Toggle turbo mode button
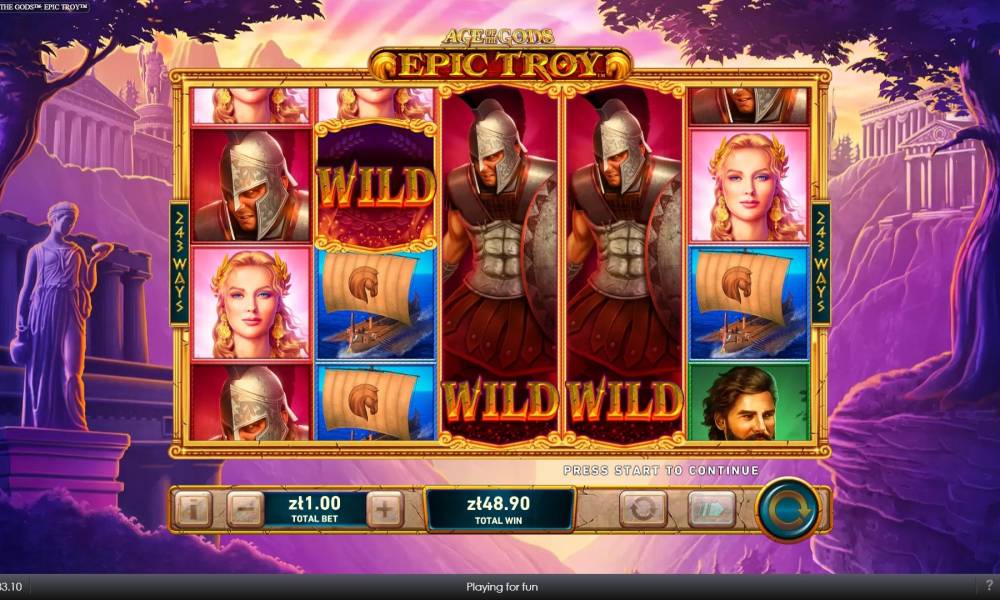The height and width of the screenshot is (600, 1000). tap(711, 510)
